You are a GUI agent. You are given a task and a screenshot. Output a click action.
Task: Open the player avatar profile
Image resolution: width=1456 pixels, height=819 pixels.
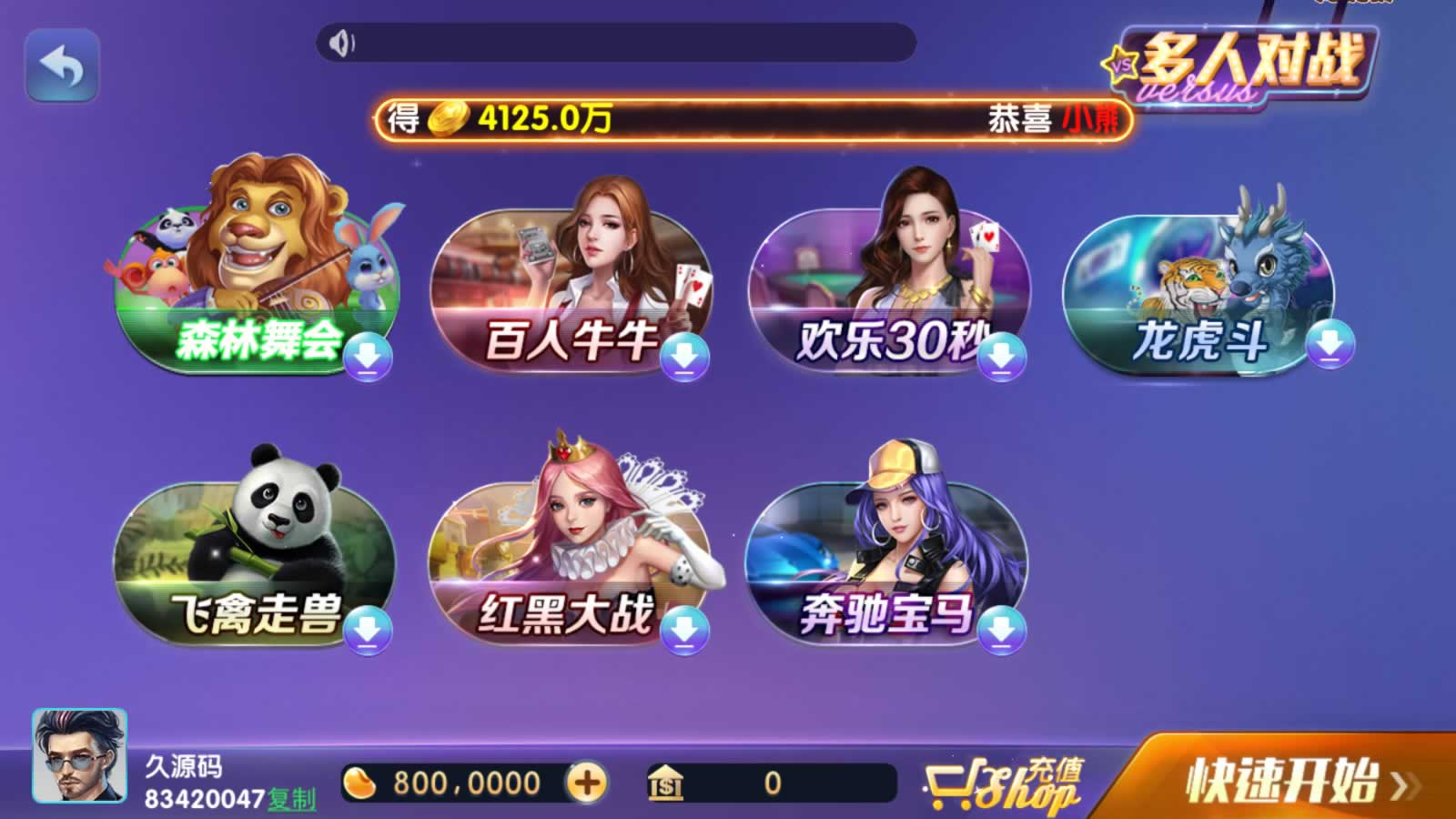tap(79, 756)
